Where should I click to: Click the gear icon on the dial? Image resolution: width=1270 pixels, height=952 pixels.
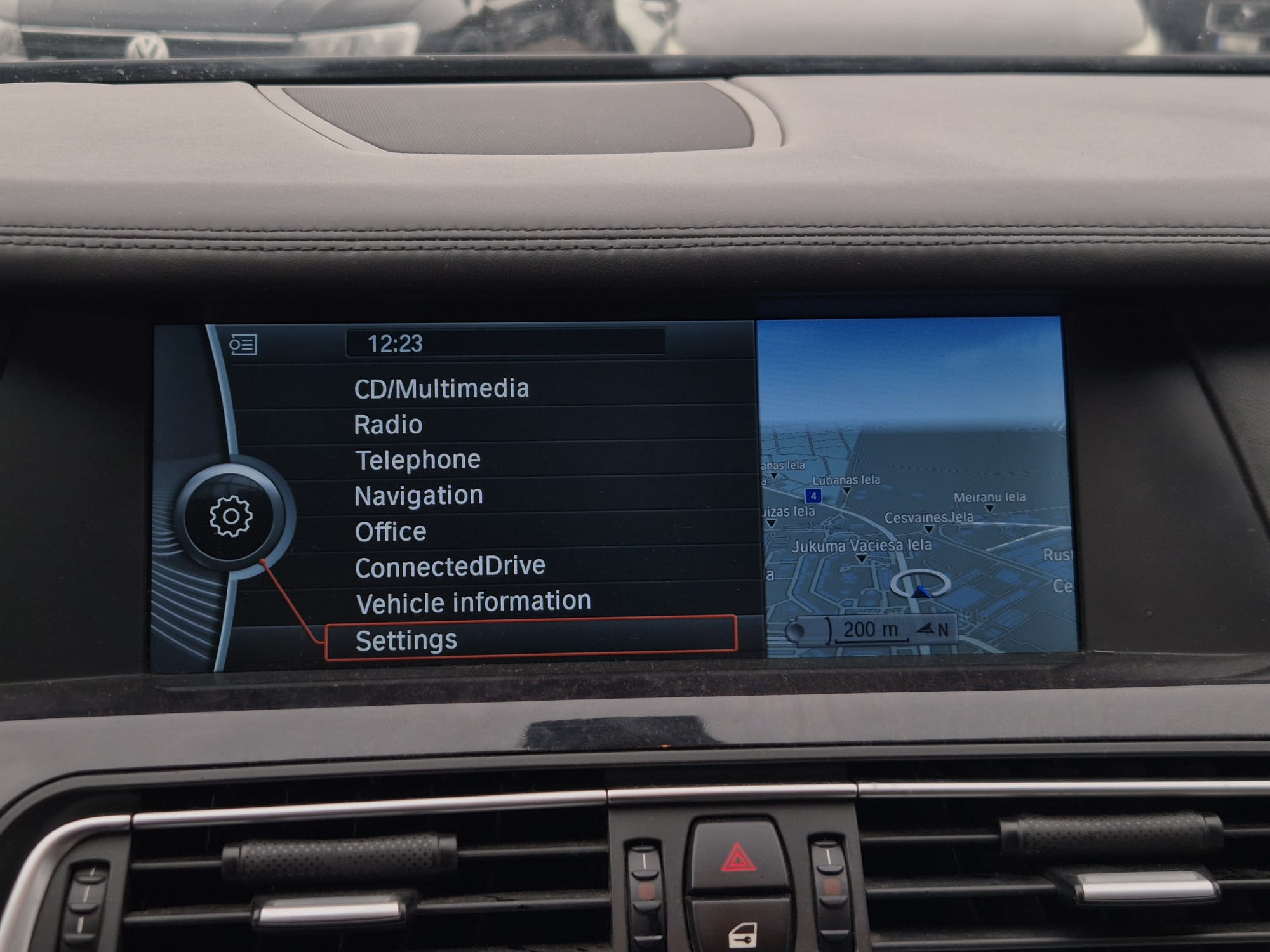pos(231,517)
